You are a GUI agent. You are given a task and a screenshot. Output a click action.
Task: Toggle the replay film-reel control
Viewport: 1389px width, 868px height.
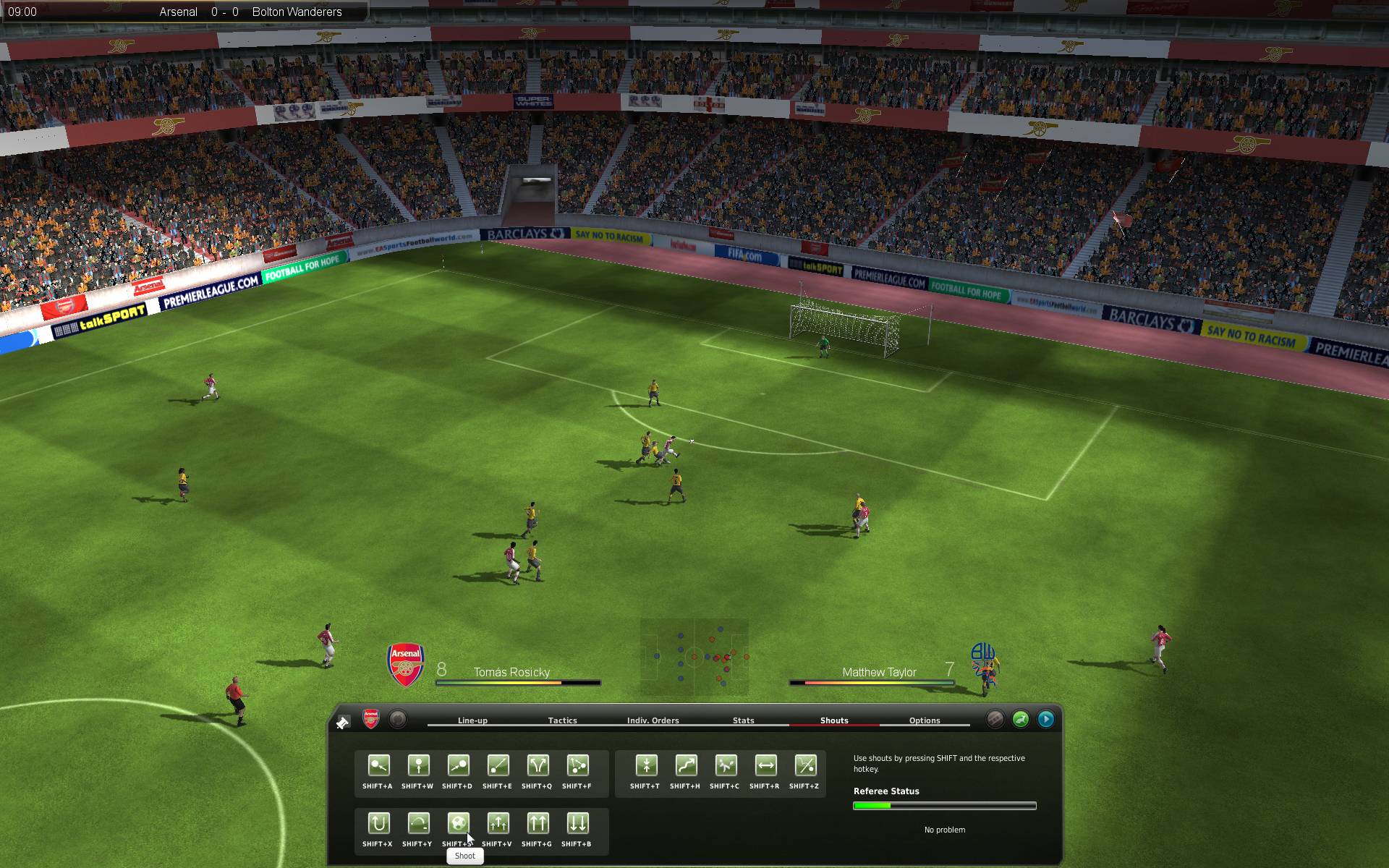(x=995, y=719)
